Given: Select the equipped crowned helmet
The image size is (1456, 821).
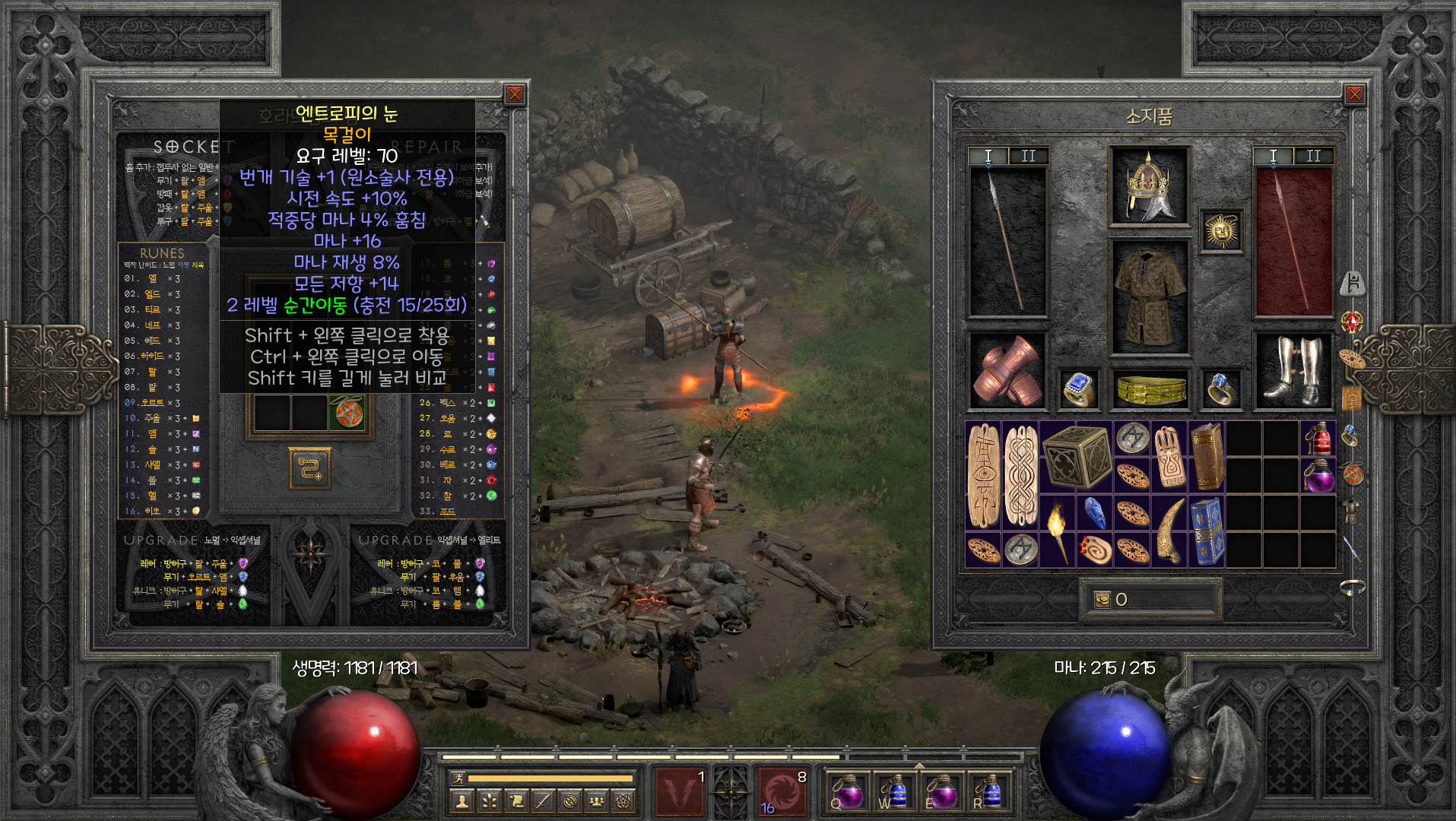Looking at the screenshot, I should (1148, 185).
